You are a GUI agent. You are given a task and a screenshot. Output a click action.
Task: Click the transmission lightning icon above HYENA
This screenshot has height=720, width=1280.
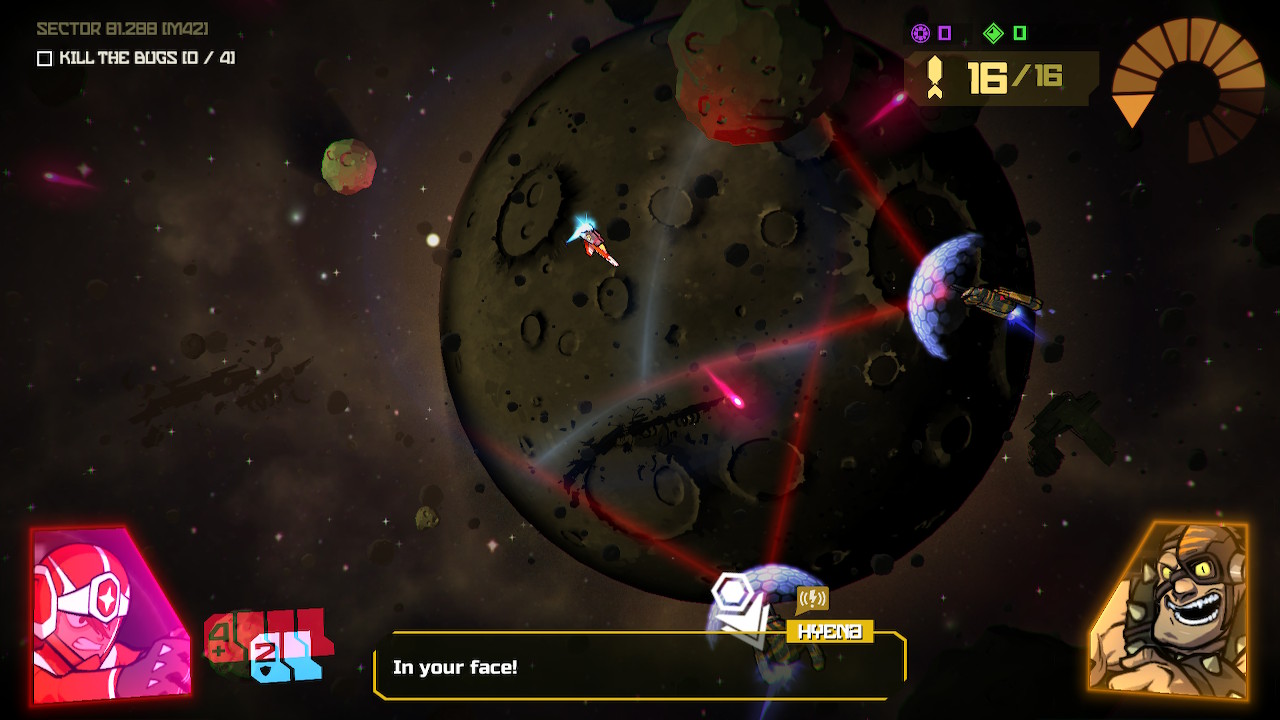click(812, 597)
